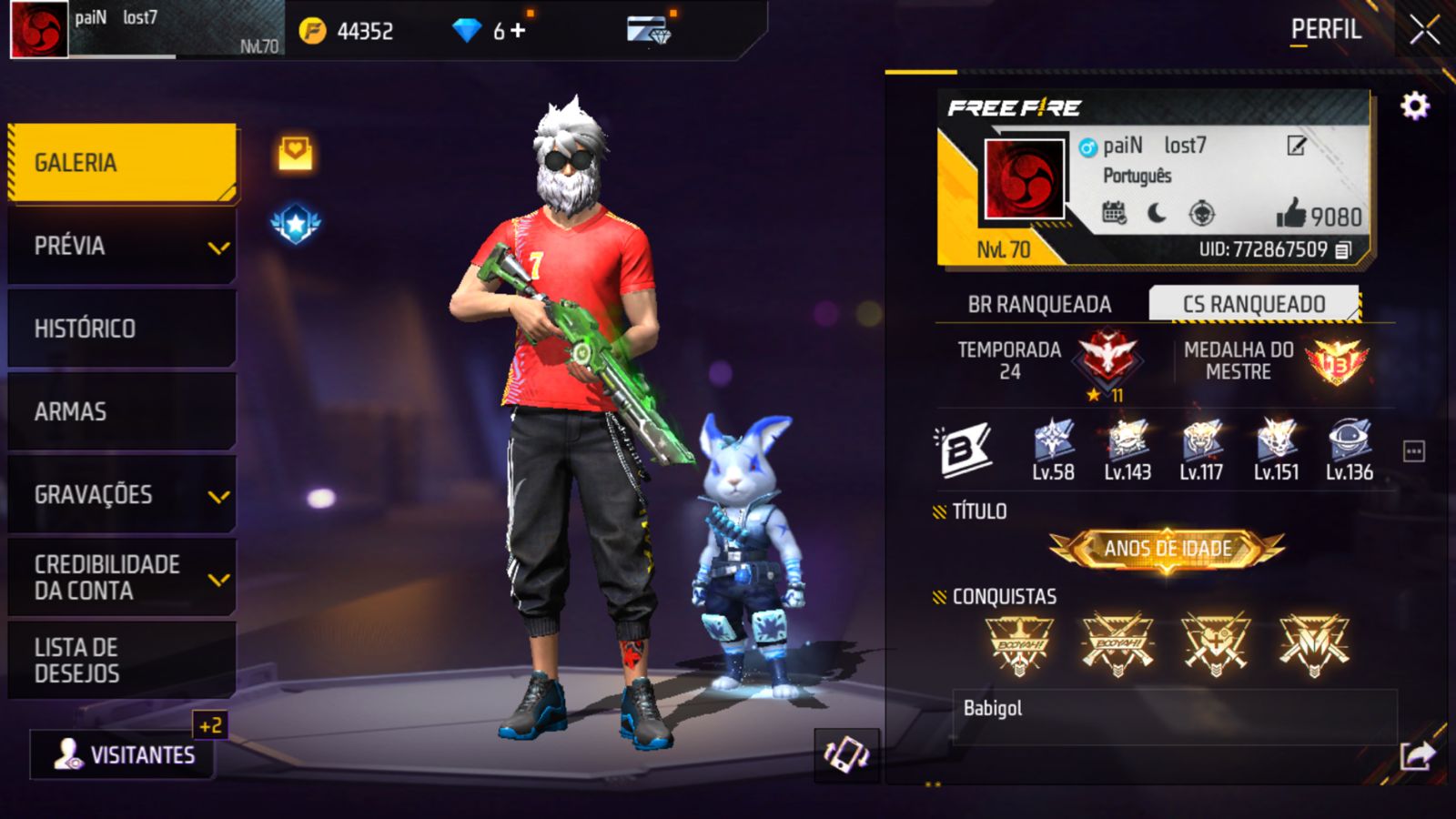The image size is (1456, 819).
Task: Open profile settings gear
Action: pos(1414,106)
